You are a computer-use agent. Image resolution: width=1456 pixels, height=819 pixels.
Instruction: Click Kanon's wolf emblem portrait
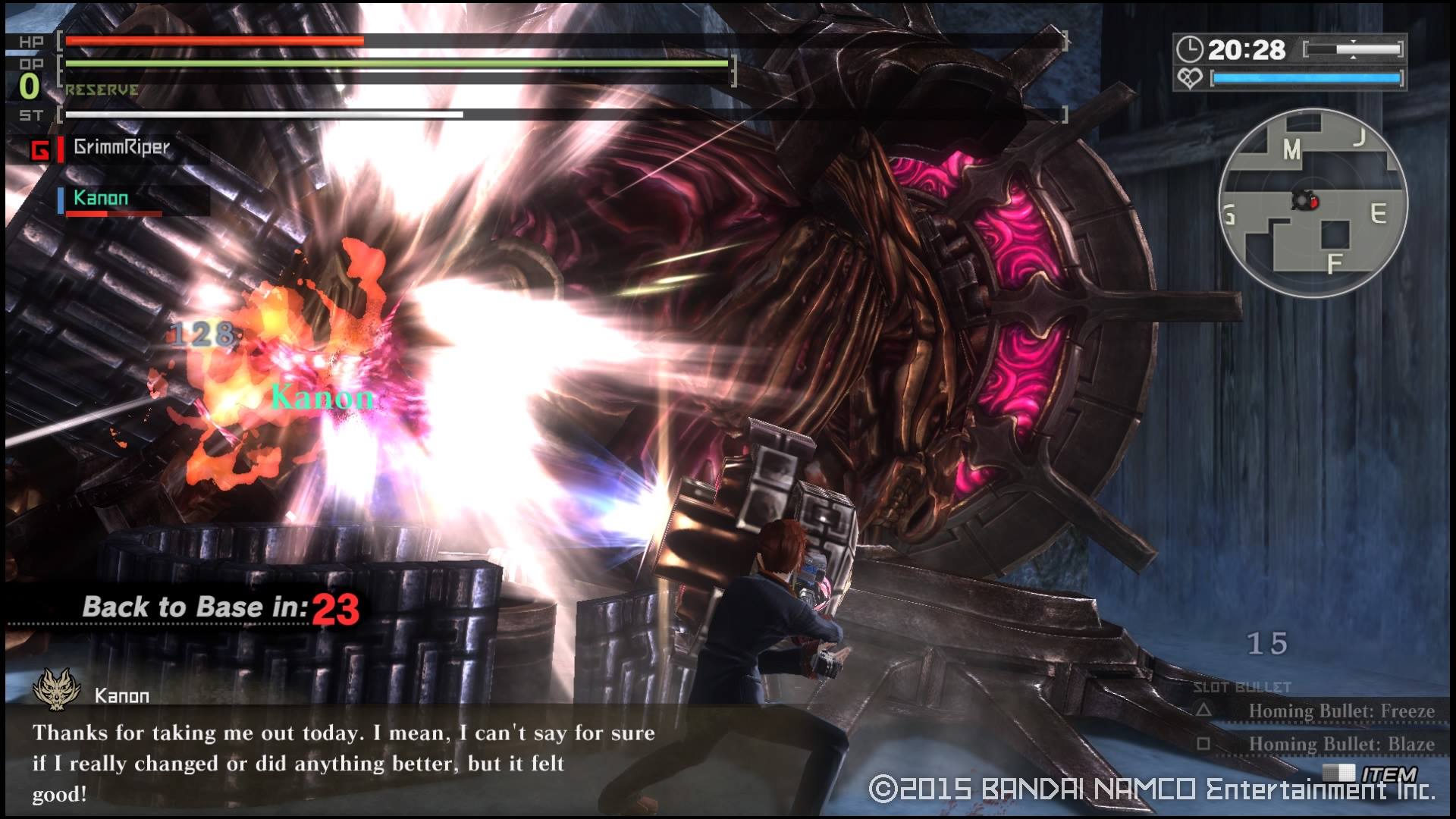57,689
